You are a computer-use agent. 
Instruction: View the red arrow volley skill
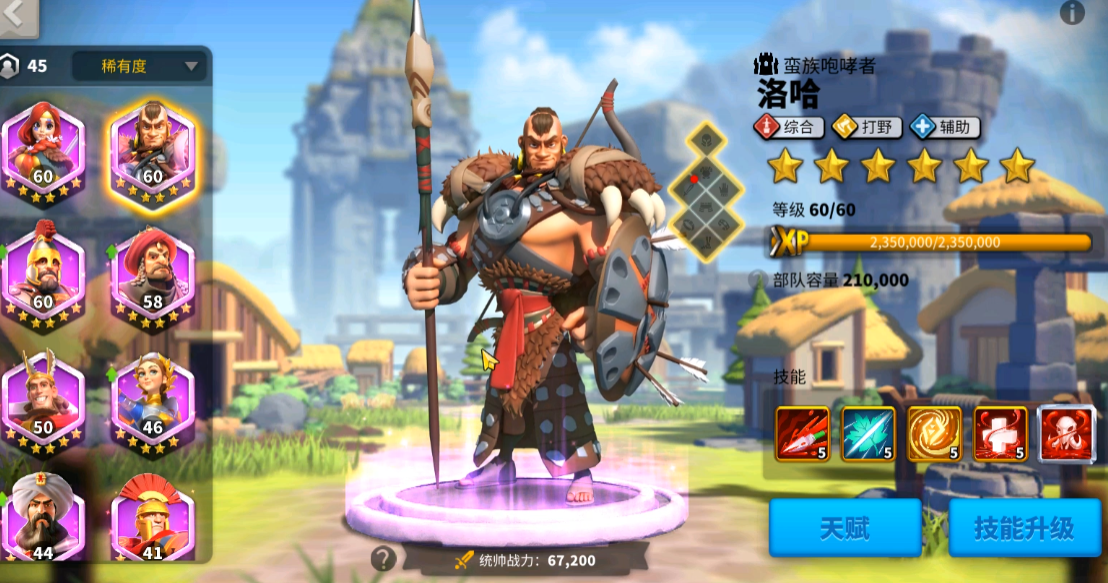[x=802, y=433]
